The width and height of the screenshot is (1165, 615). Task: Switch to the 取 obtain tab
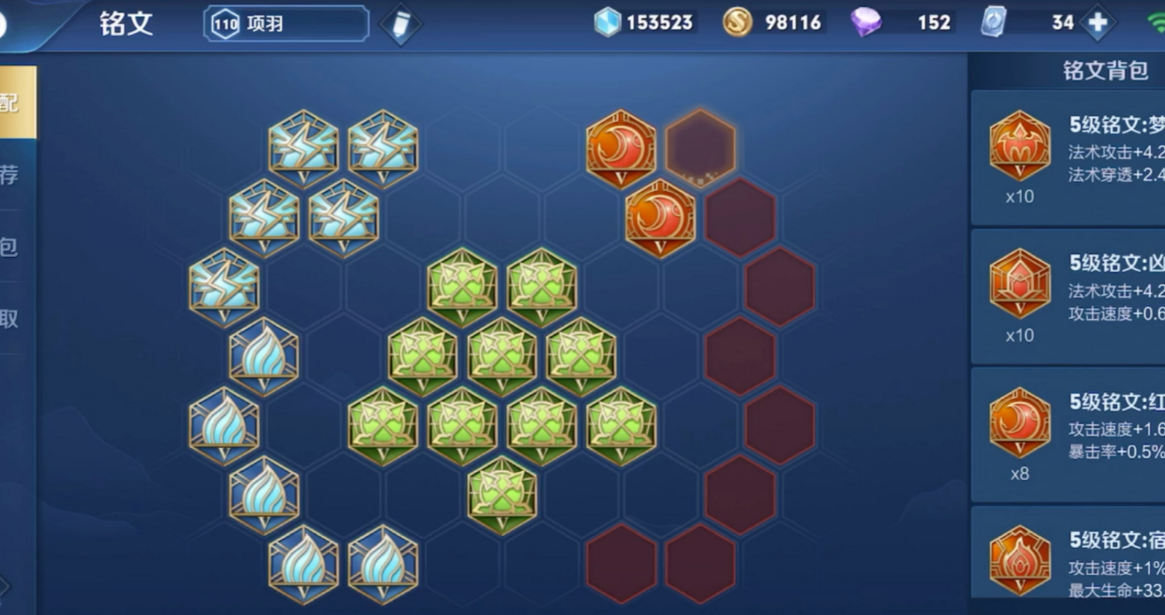[x=10, y=319]
